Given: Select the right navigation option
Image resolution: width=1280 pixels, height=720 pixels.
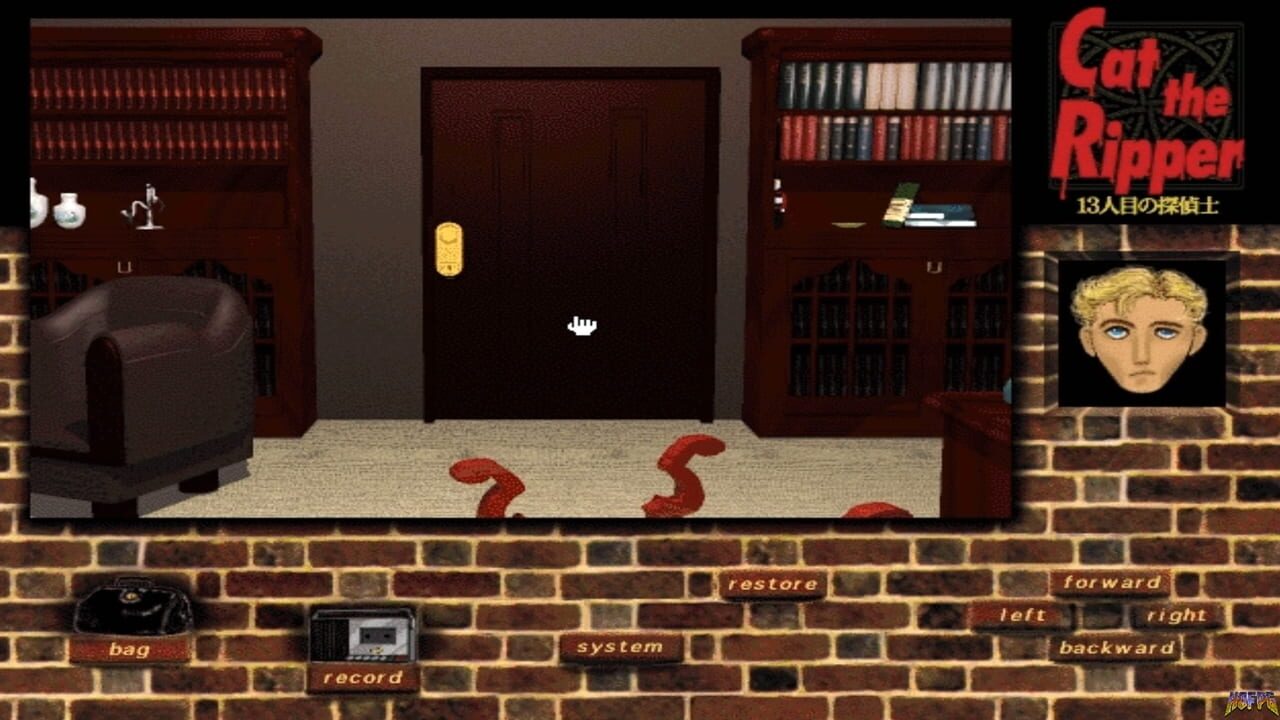Looking at the screenshot, I should pos(1180,616).
